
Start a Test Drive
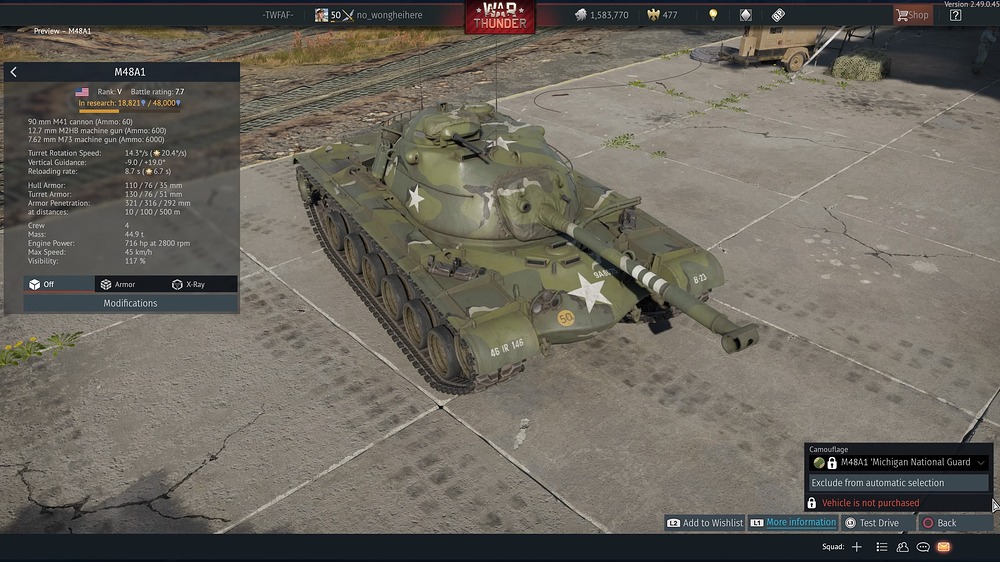(872, 523)
